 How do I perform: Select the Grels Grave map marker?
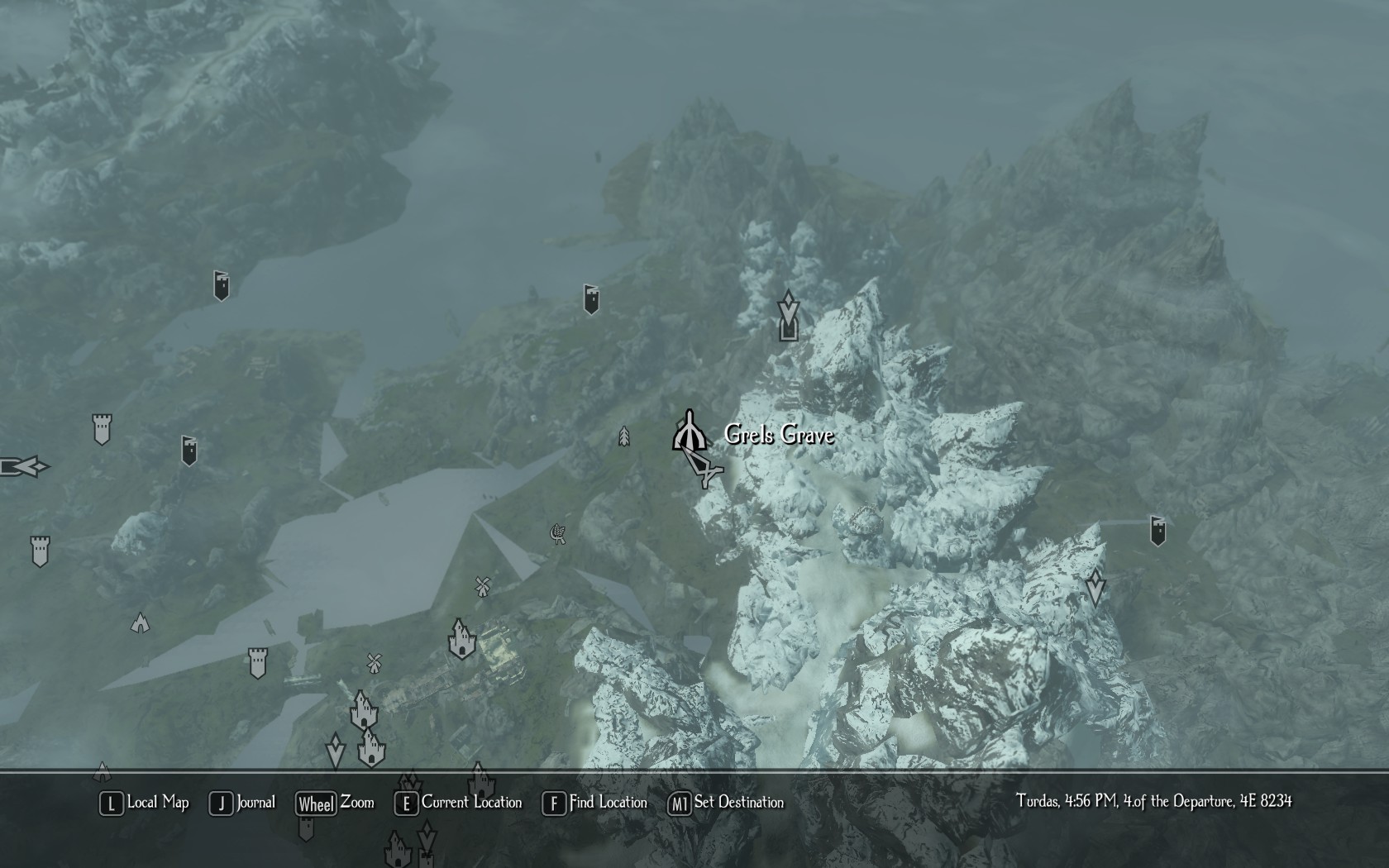[689, 432]
